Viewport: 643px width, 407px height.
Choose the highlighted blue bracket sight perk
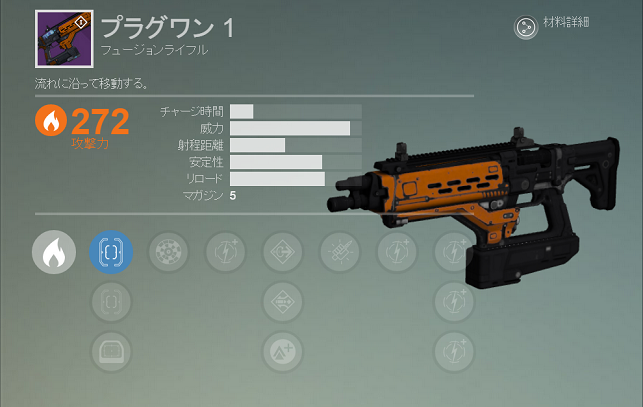pos(111,252)
